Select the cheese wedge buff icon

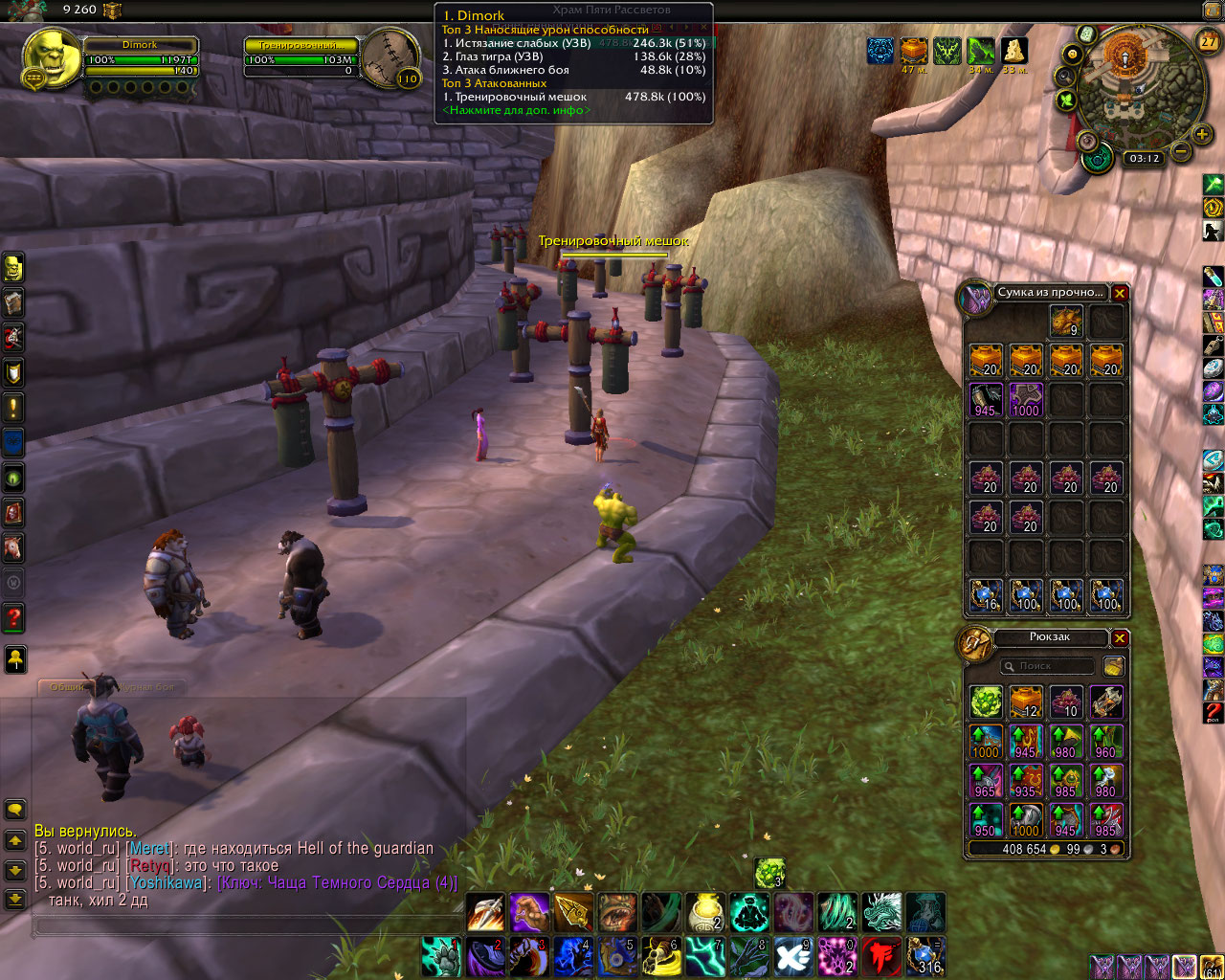(x=1014, y=51)
